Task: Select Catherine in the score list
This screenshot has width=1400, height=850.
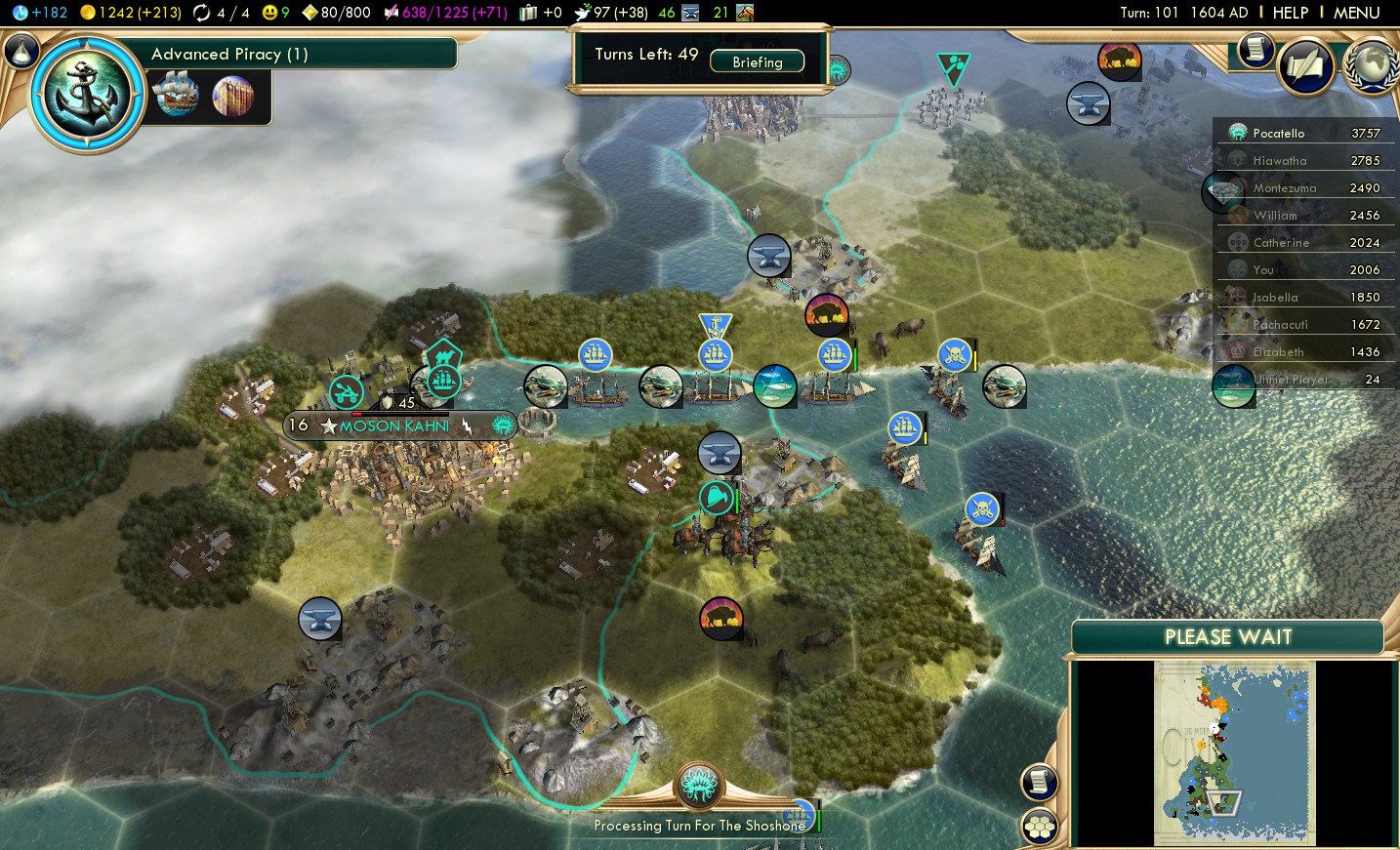Action: tap(1281, 243)
